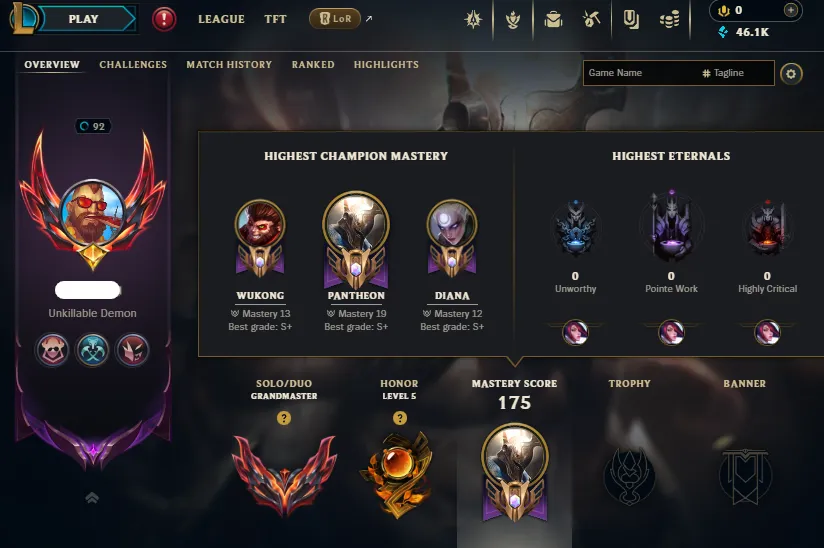Switch to the TFT game tab
The width and height of the screenshot is (824, 548).
click(x=275, y=19)
